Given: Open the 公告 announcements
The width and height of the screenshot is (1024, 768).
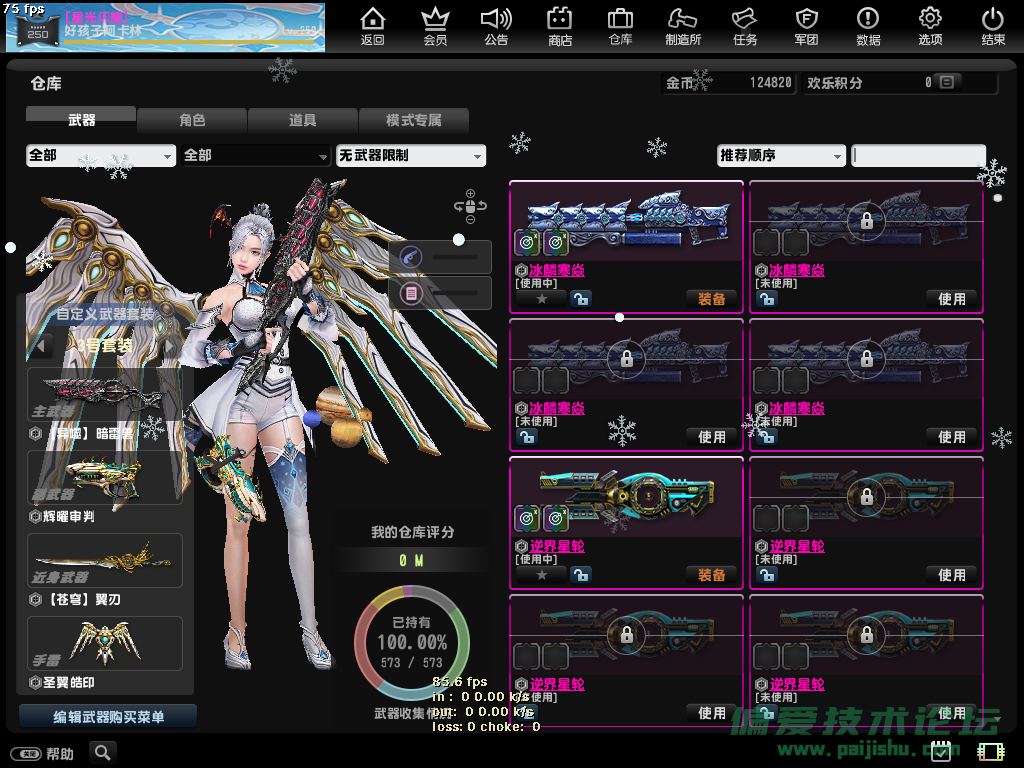Looking at the screenshot, I should coord(496,26).
